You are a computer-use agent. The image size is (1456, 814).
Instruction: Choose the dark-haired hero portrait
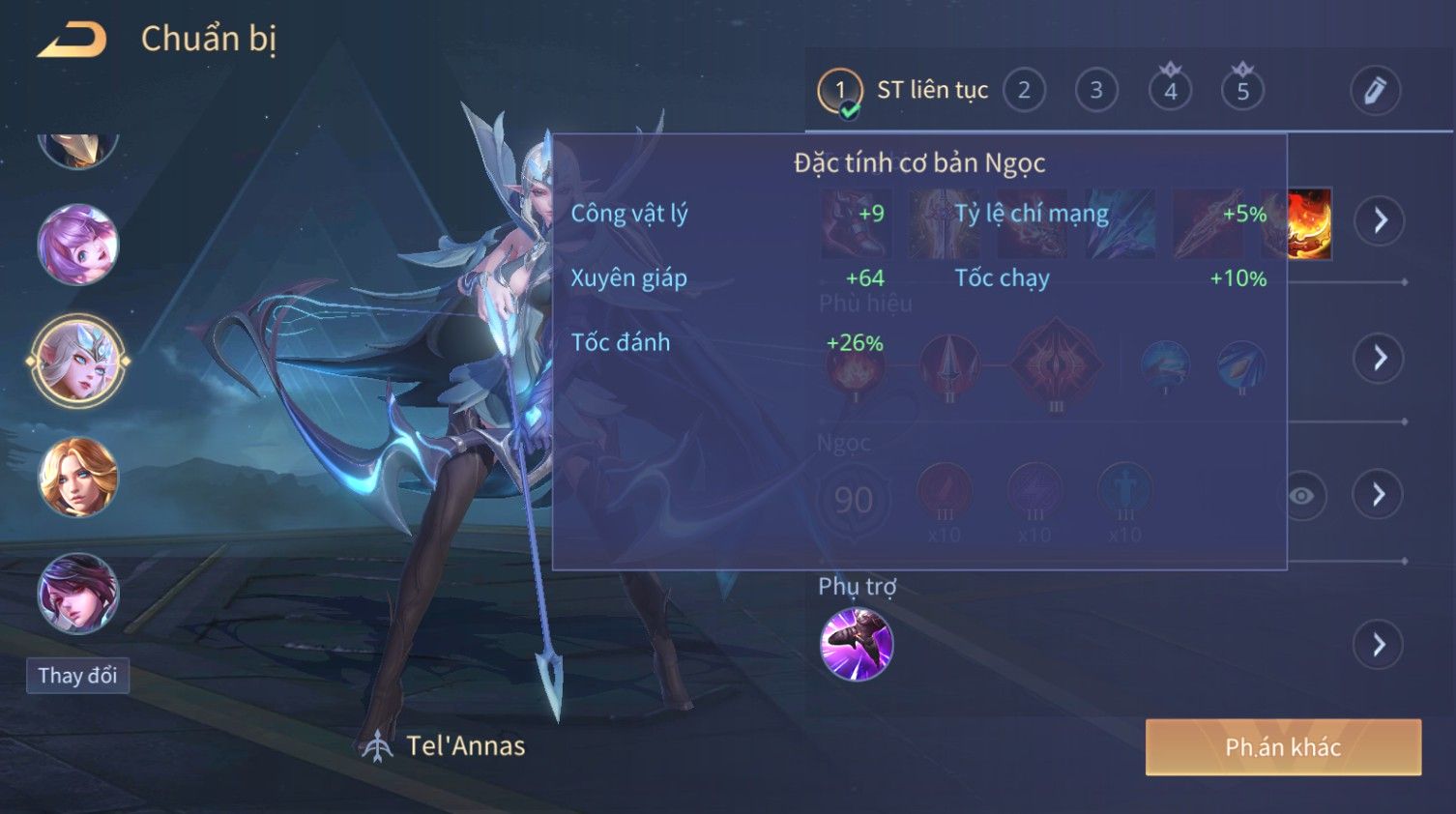[x=78, y=593]
